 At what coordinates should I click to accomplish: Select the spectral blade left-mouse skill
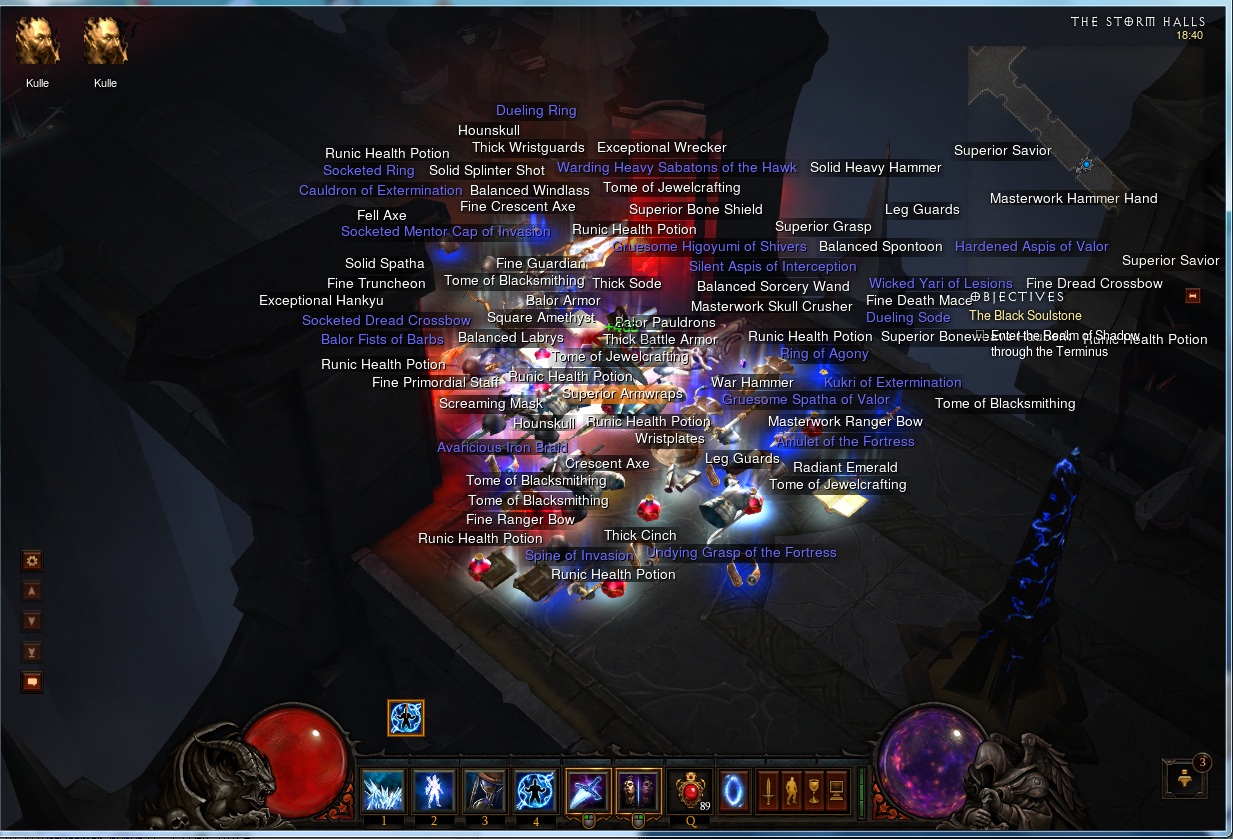click(x=587, y=791)
